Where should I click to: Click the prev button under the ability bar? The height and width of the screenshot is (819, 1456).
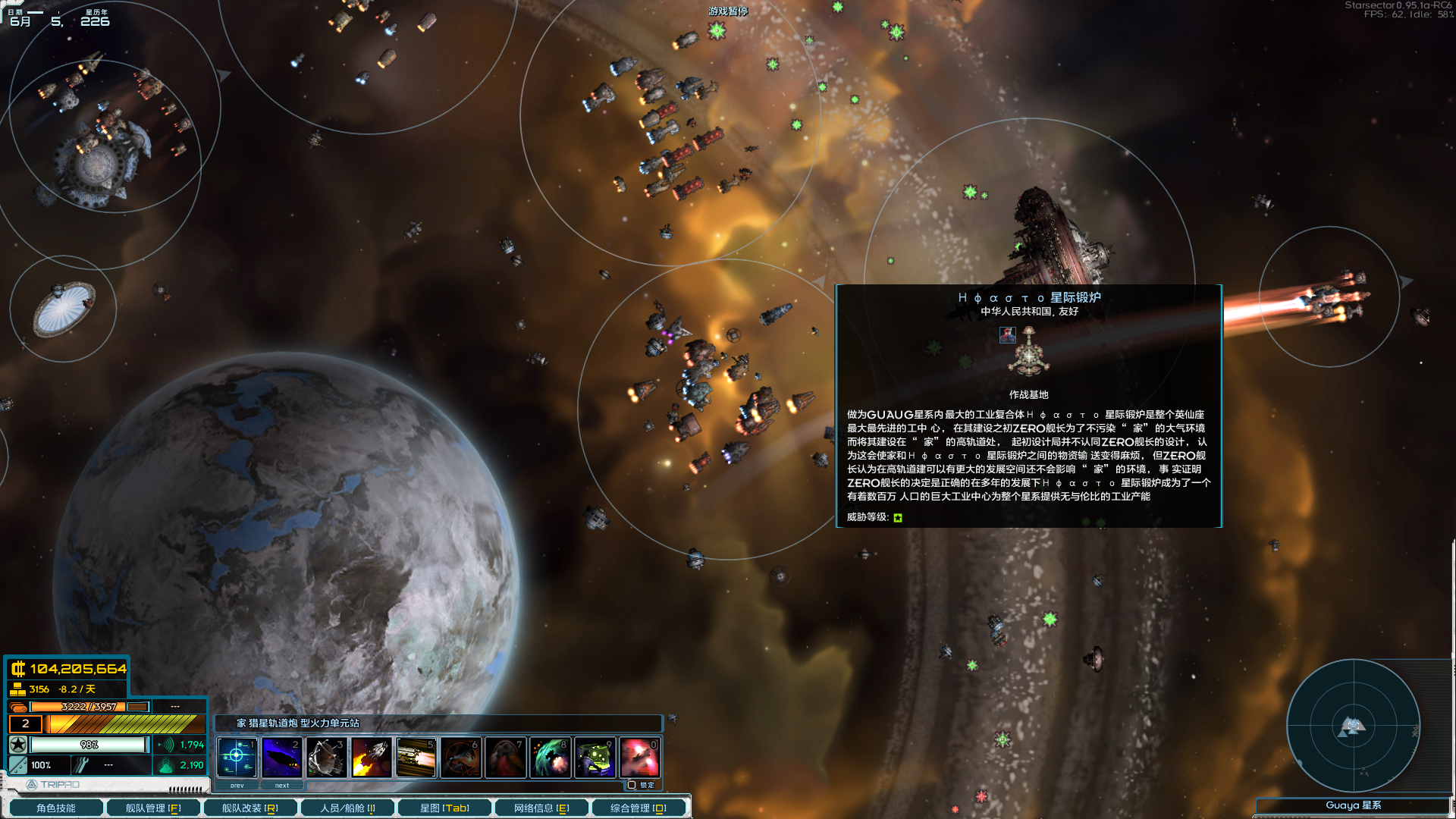tap(237, 786)
